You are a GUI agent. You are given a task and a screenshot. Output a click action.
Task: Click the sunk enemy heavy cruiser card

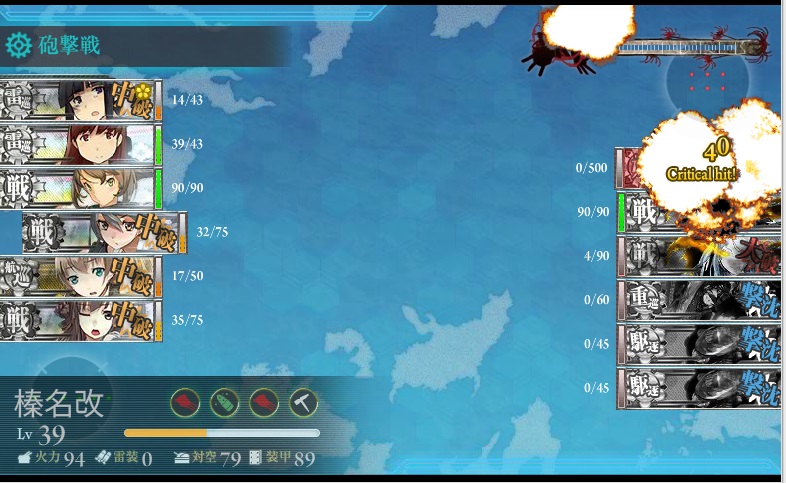pyautogui.click(x=700, y=299)
